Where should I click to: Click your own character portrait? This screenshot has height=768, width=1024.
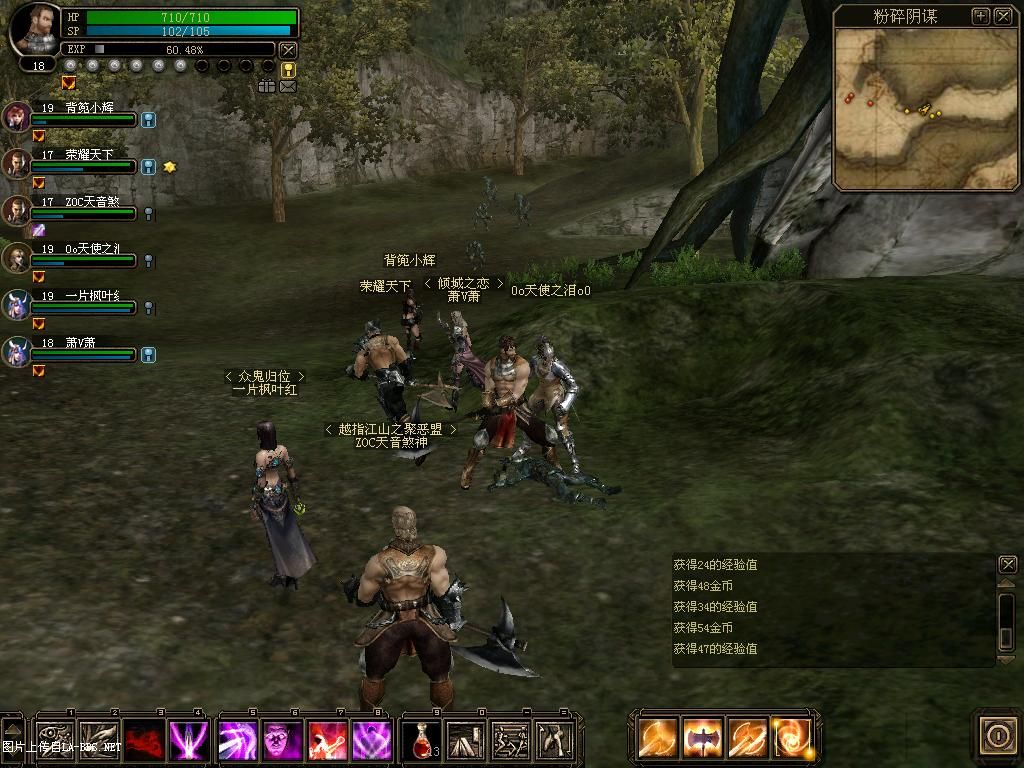36,30
